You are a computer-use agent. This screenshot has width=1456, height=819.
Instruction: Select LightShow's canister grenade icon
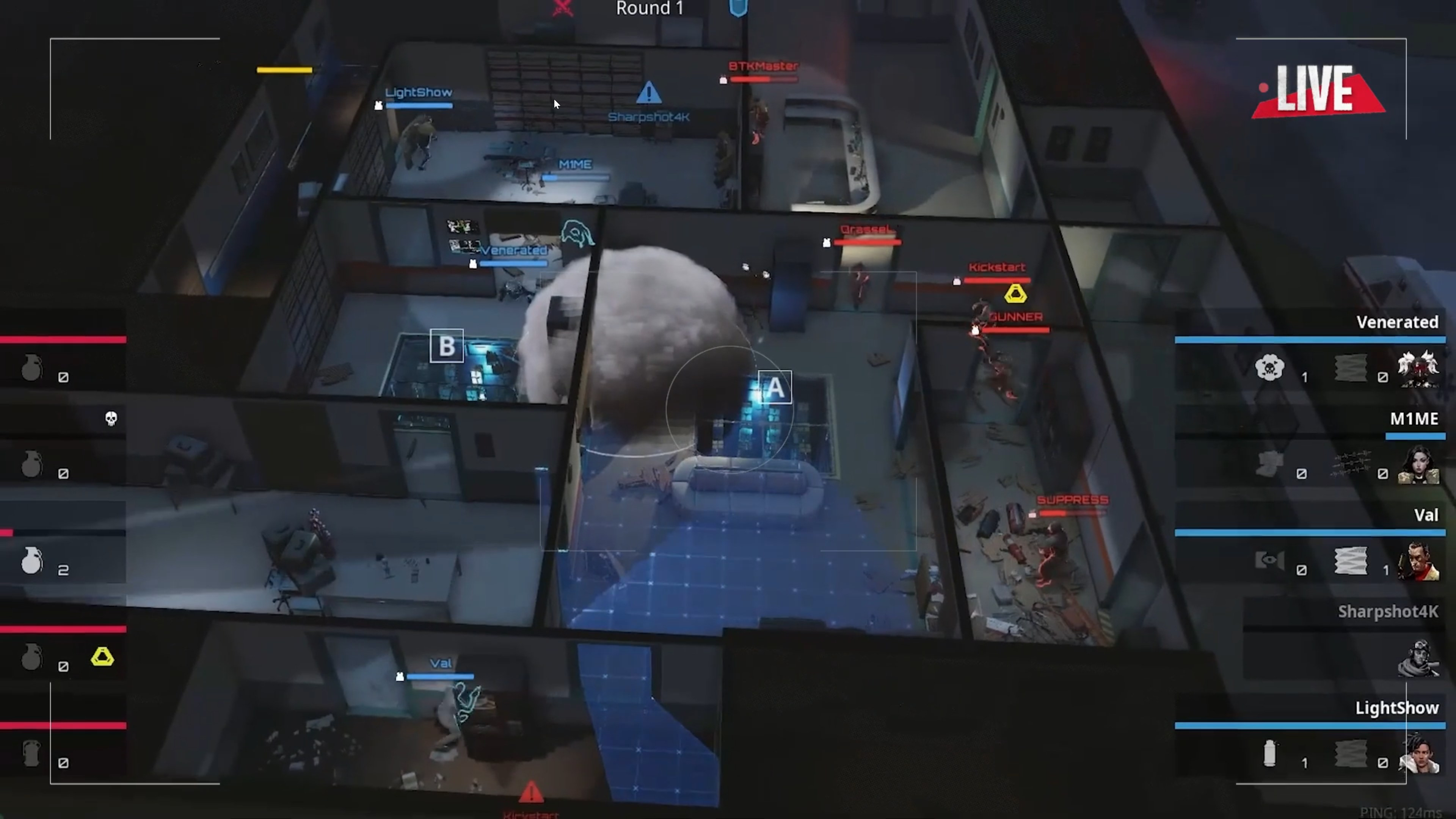click(1269, 753)
